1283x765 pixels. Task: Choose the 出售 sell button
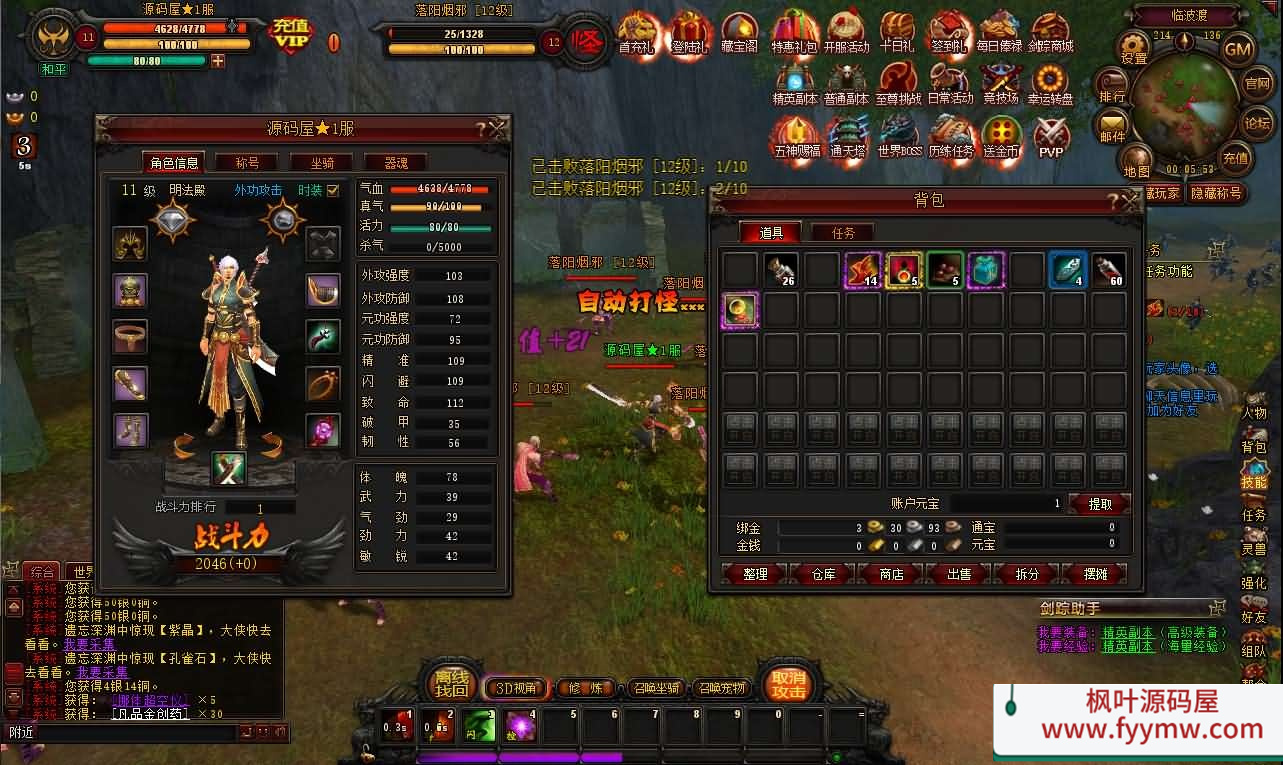tap(959, 574)
